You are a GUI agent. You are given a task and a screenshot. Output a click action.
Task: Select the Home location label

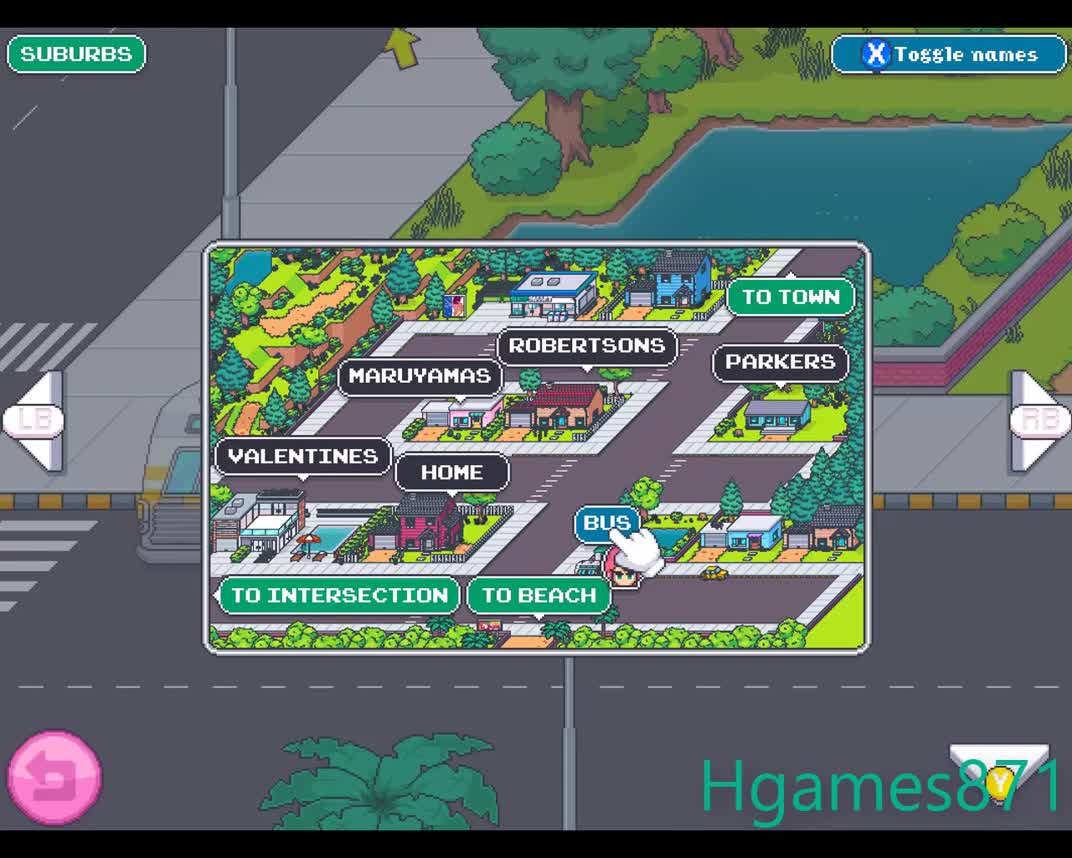[x=452, y=472]
